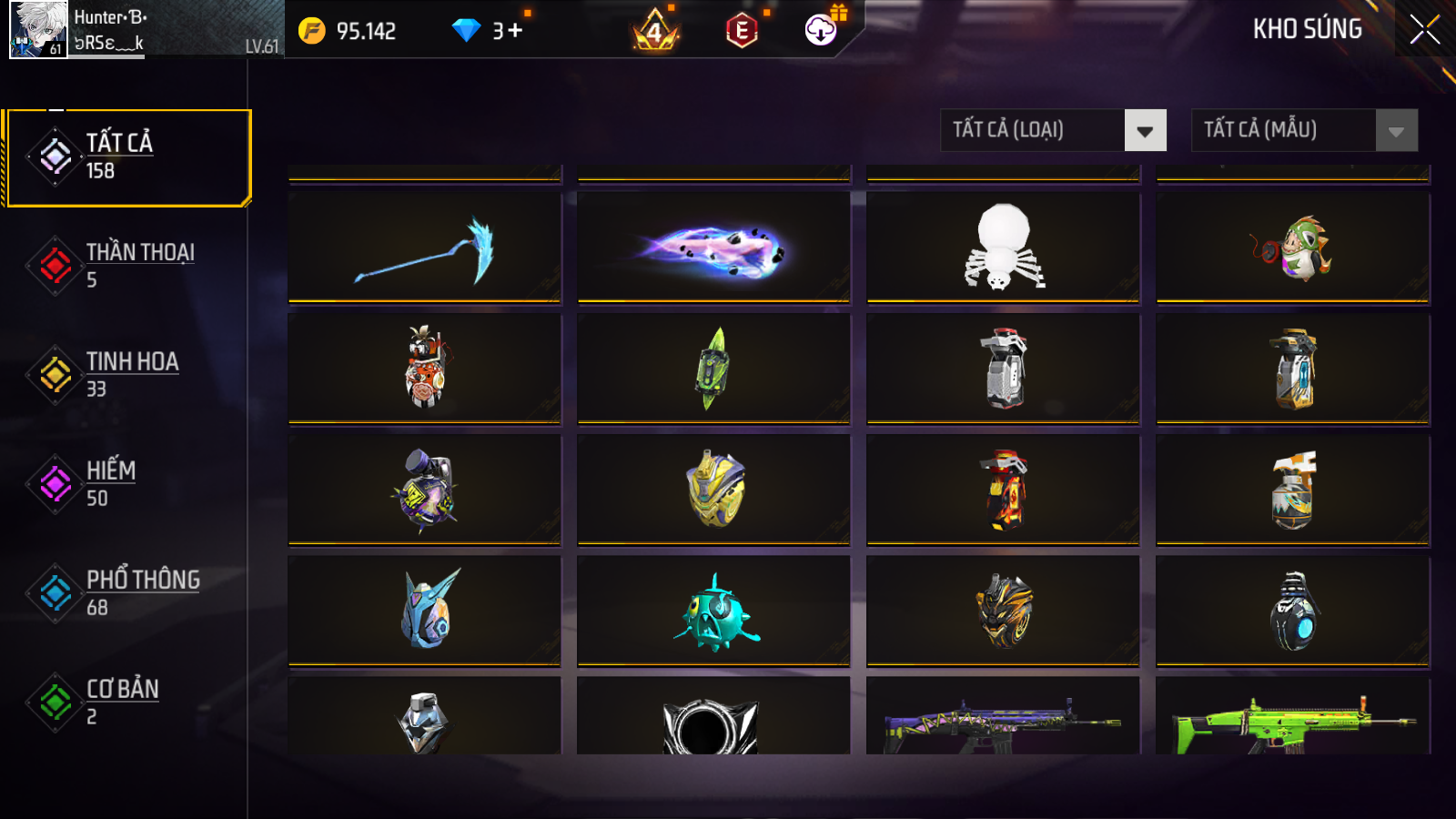Choose the teal pufferfish grenade skin
This screenshot has width=1456, height=819.
click(713, 612)
